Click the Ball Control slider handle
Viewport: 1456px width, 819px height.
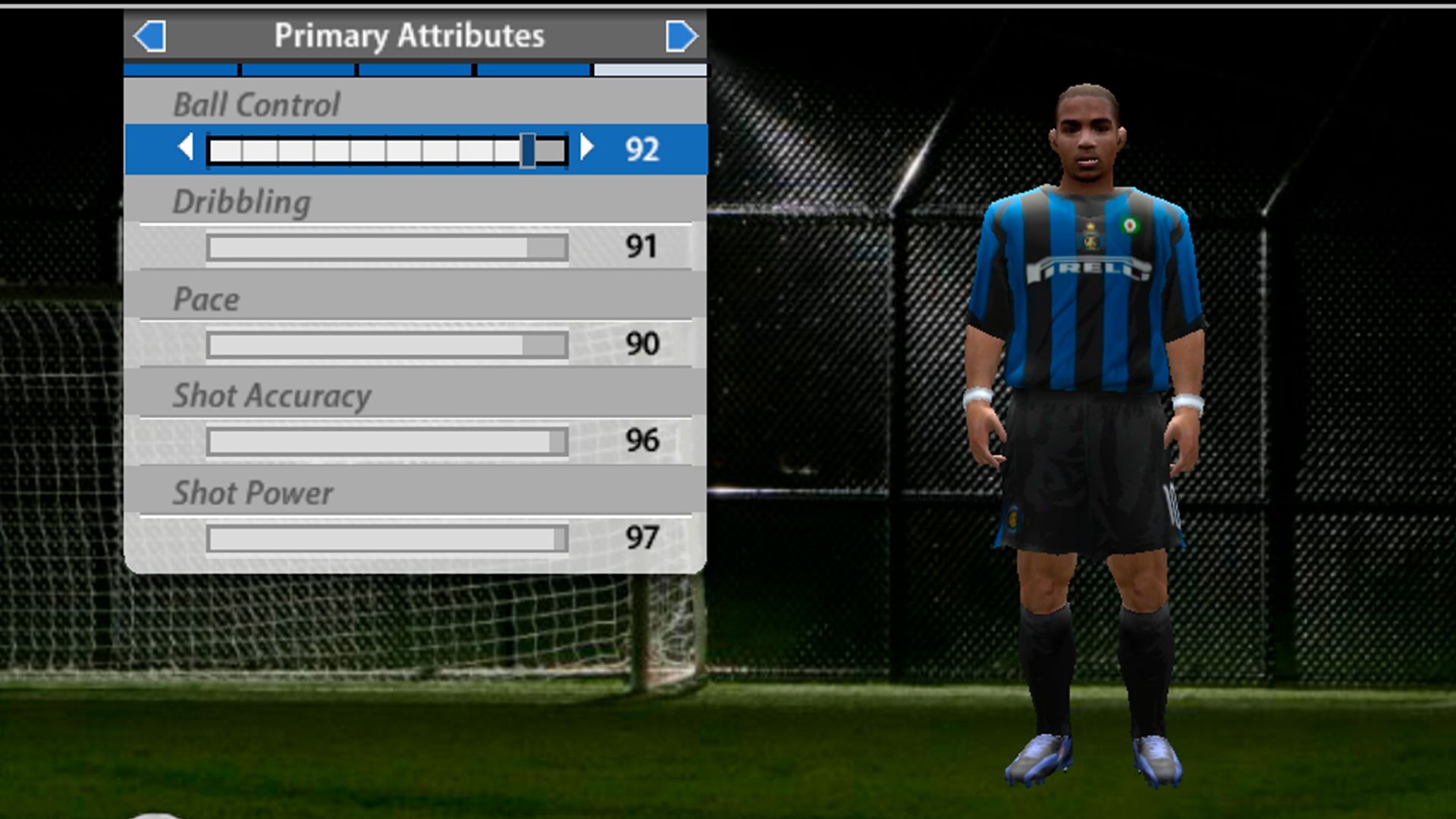529,149
